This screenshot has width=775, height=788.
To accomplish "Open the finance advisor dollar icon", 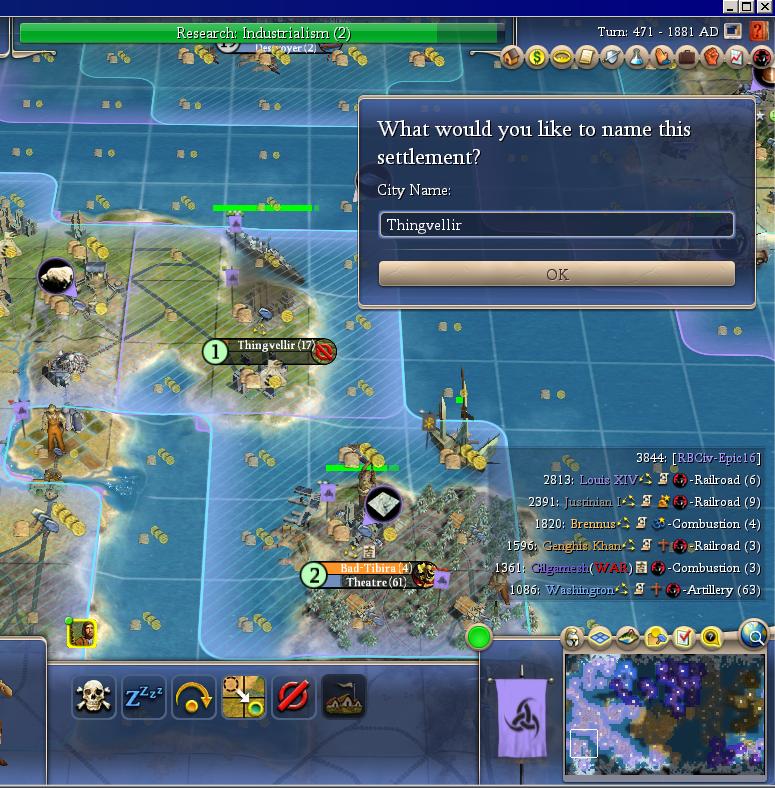I will pyautogui.click(x=537, y=58).
